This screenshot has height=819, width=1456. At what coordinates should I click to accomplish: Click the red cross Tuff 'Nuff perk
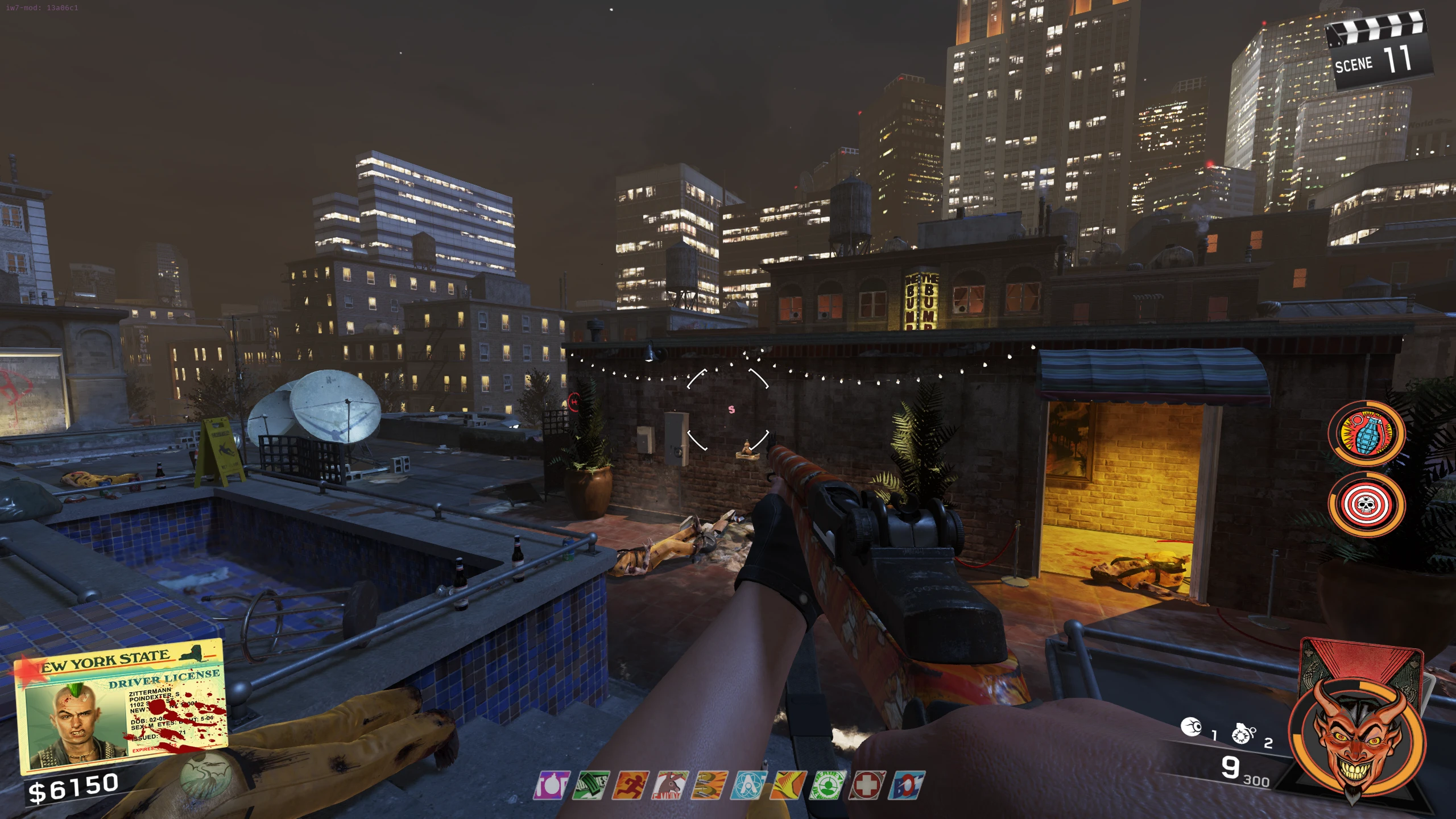866,785
